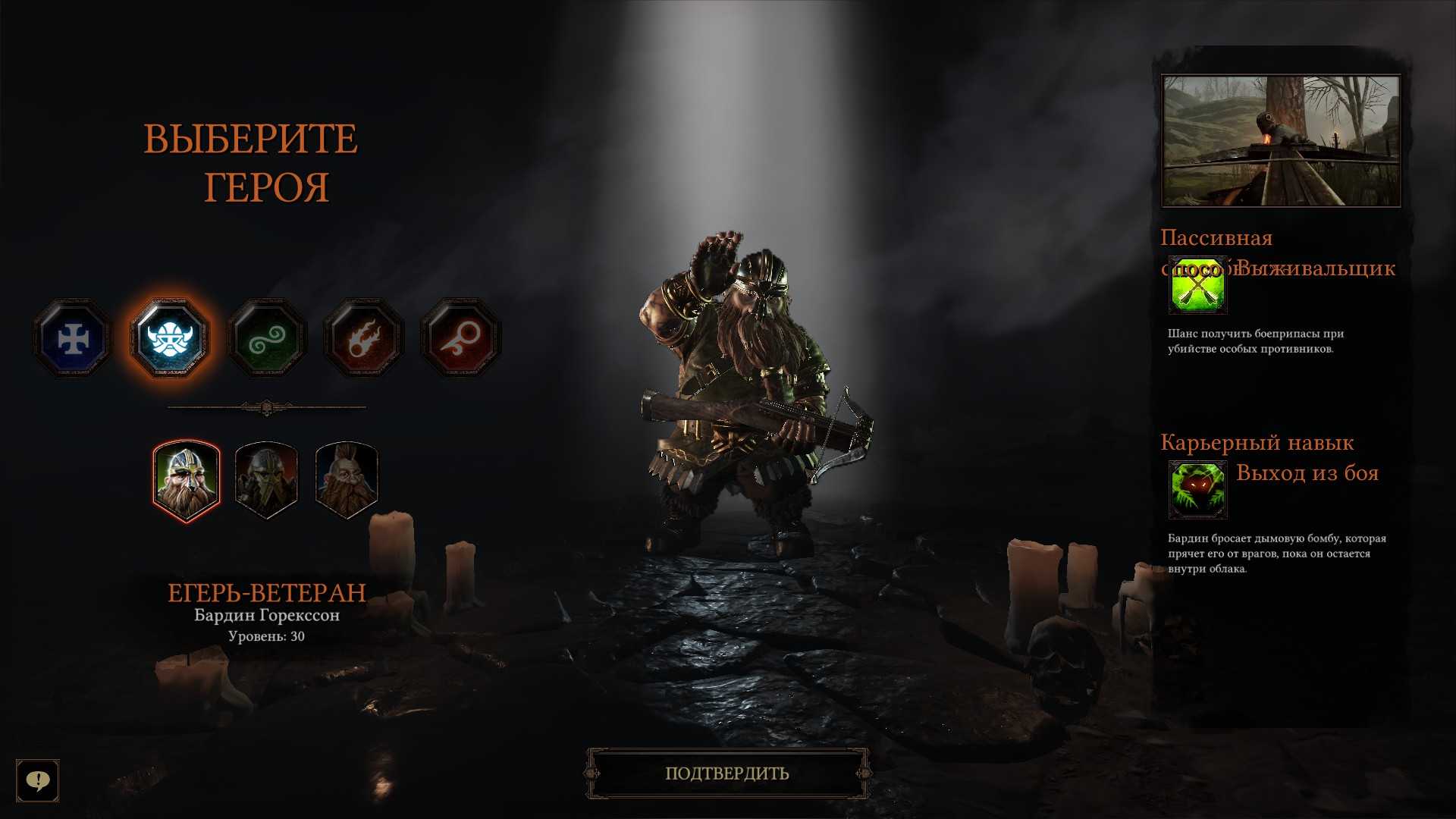Choose the dark helmeted career portrait
The width and height of the screenshot is (1456, 819).
(266, 481)
